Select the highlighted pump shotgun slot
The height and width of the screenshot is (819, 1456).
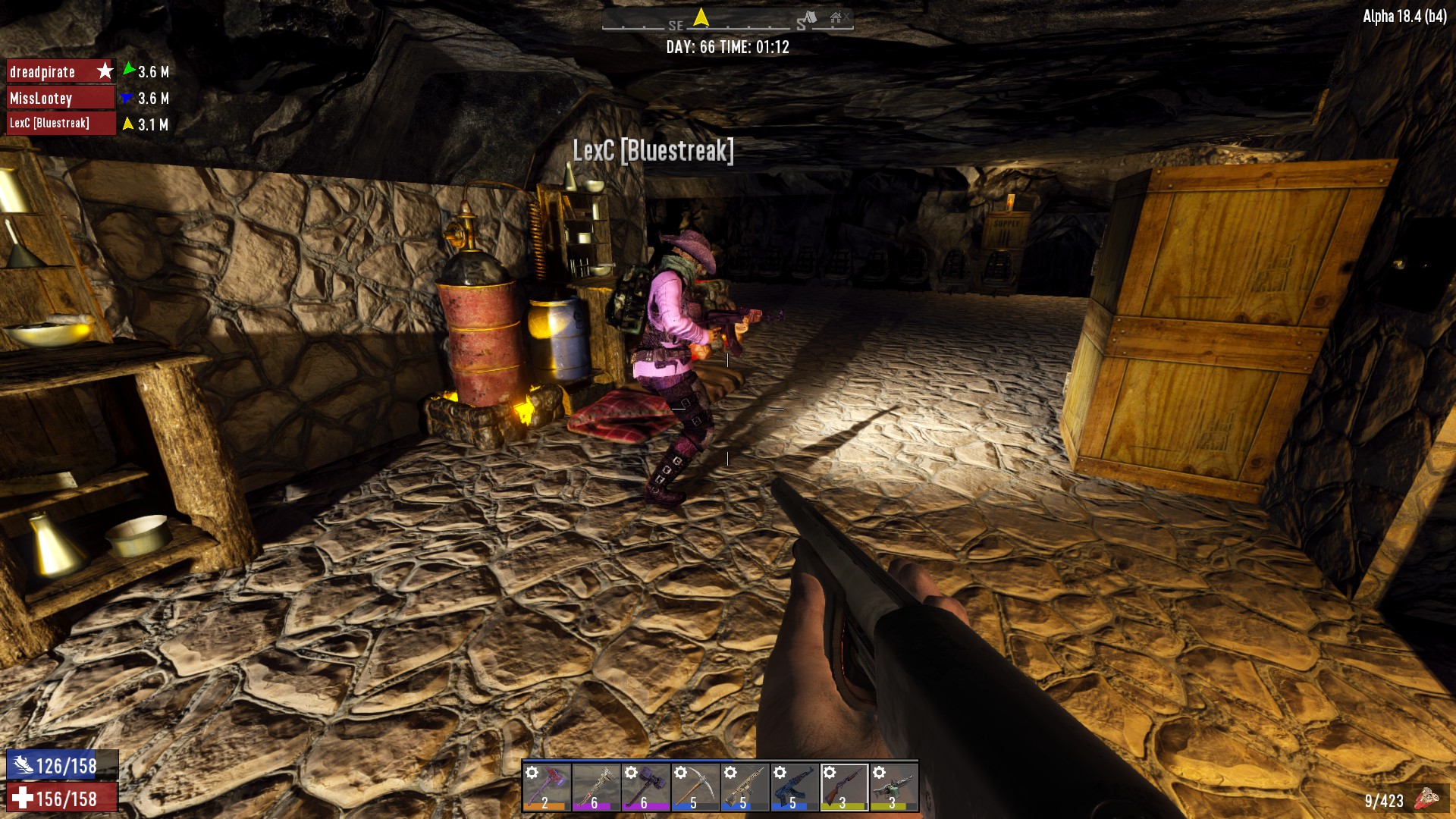point(844,786)
